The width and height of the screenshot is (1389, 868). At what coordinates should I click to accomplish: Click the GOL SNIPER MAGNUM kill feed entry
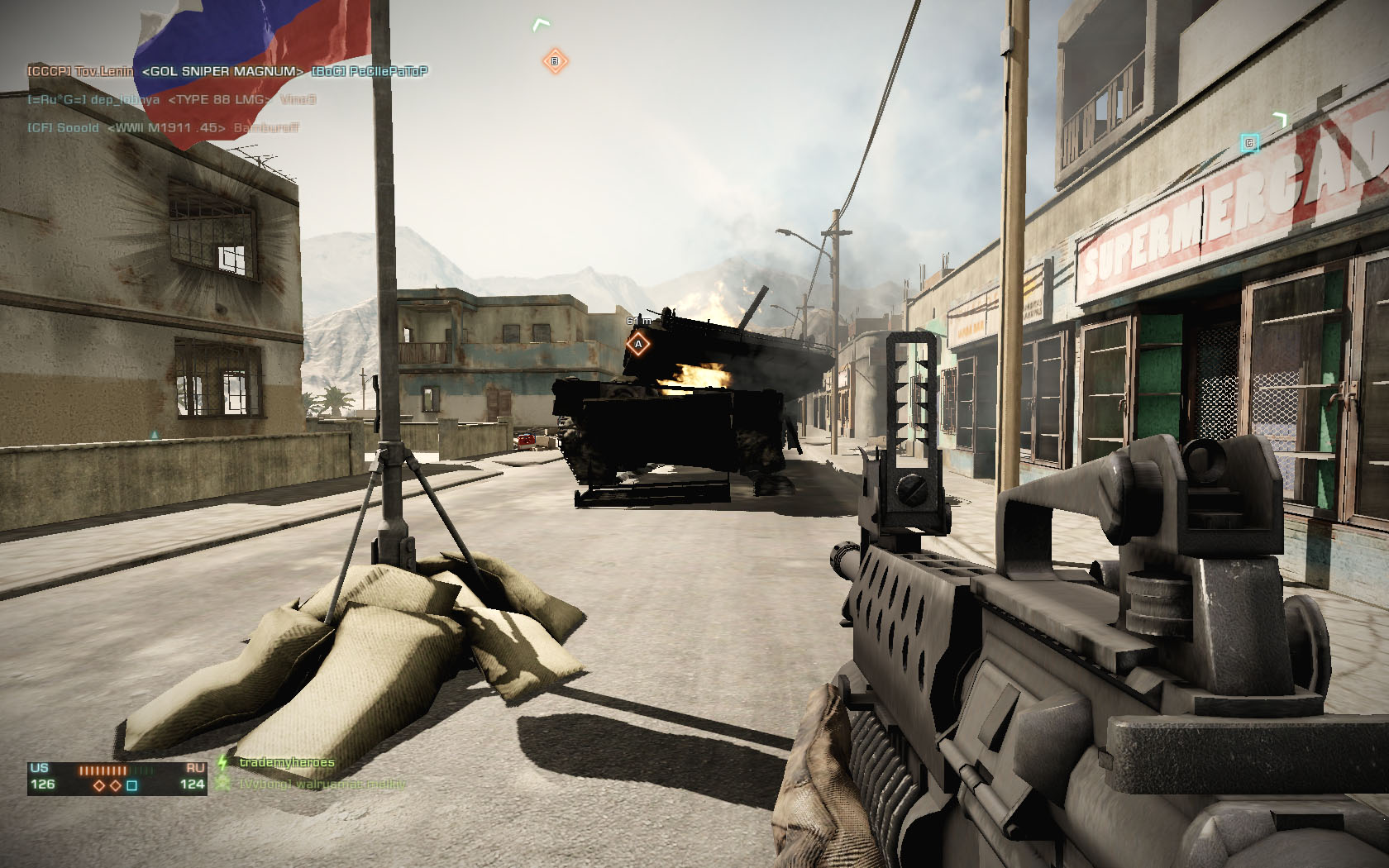pyautogui.click(x=222, y=72)
